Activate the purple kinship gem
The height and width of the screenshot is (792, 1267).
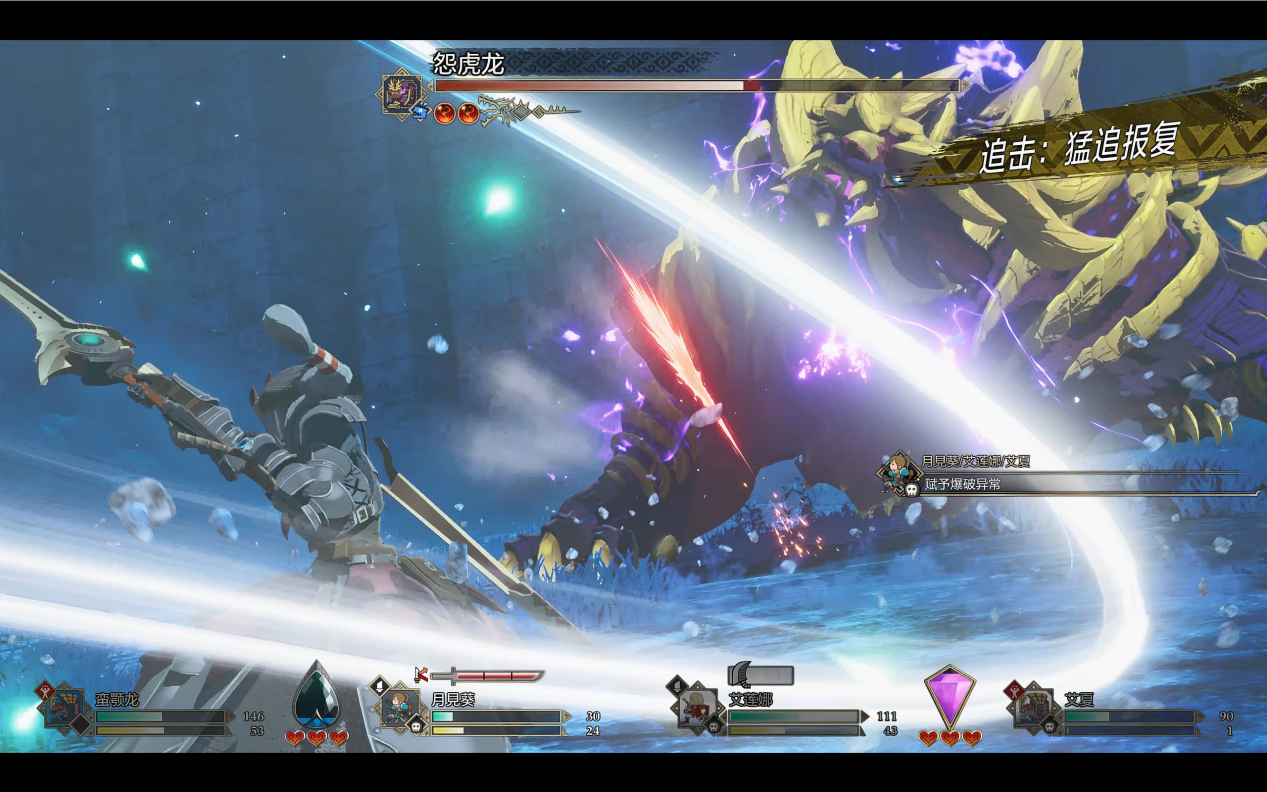tap(949, 697)
